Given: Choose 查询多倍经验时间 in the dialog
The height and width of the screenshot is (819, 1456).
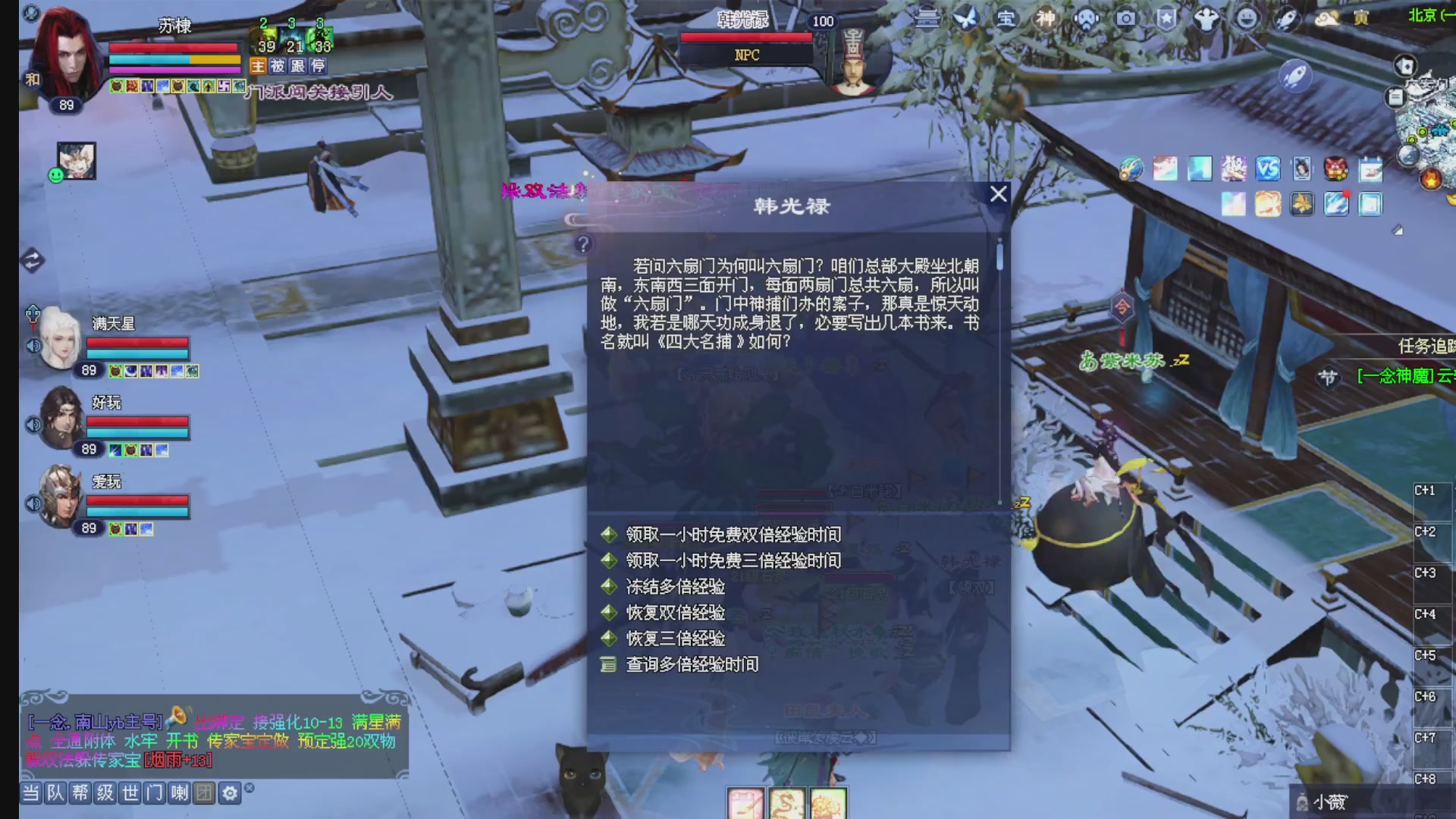Looking at the screenshot, I should pos(692,665).
